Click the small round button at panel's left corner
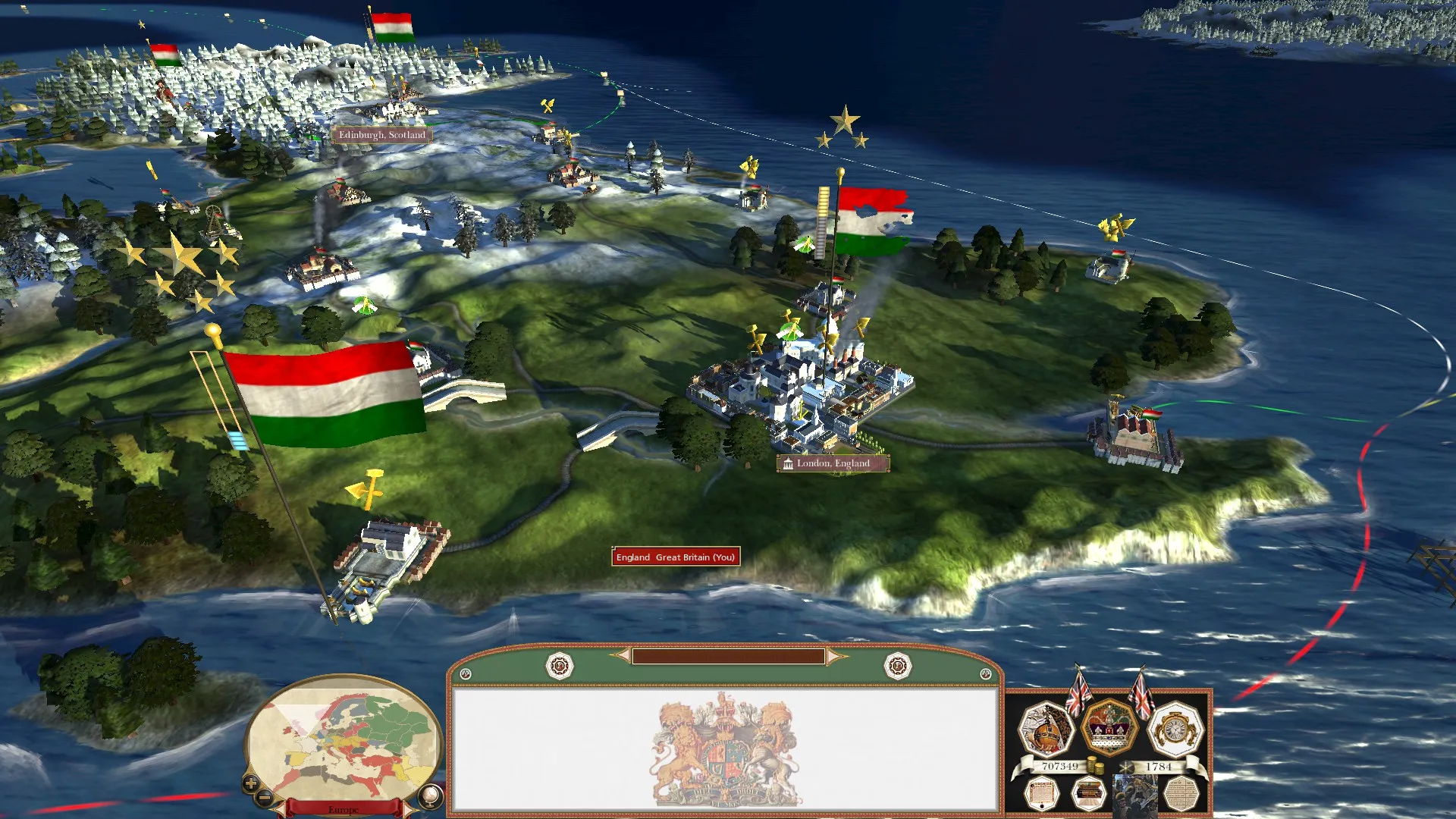 tap(466, 674)
